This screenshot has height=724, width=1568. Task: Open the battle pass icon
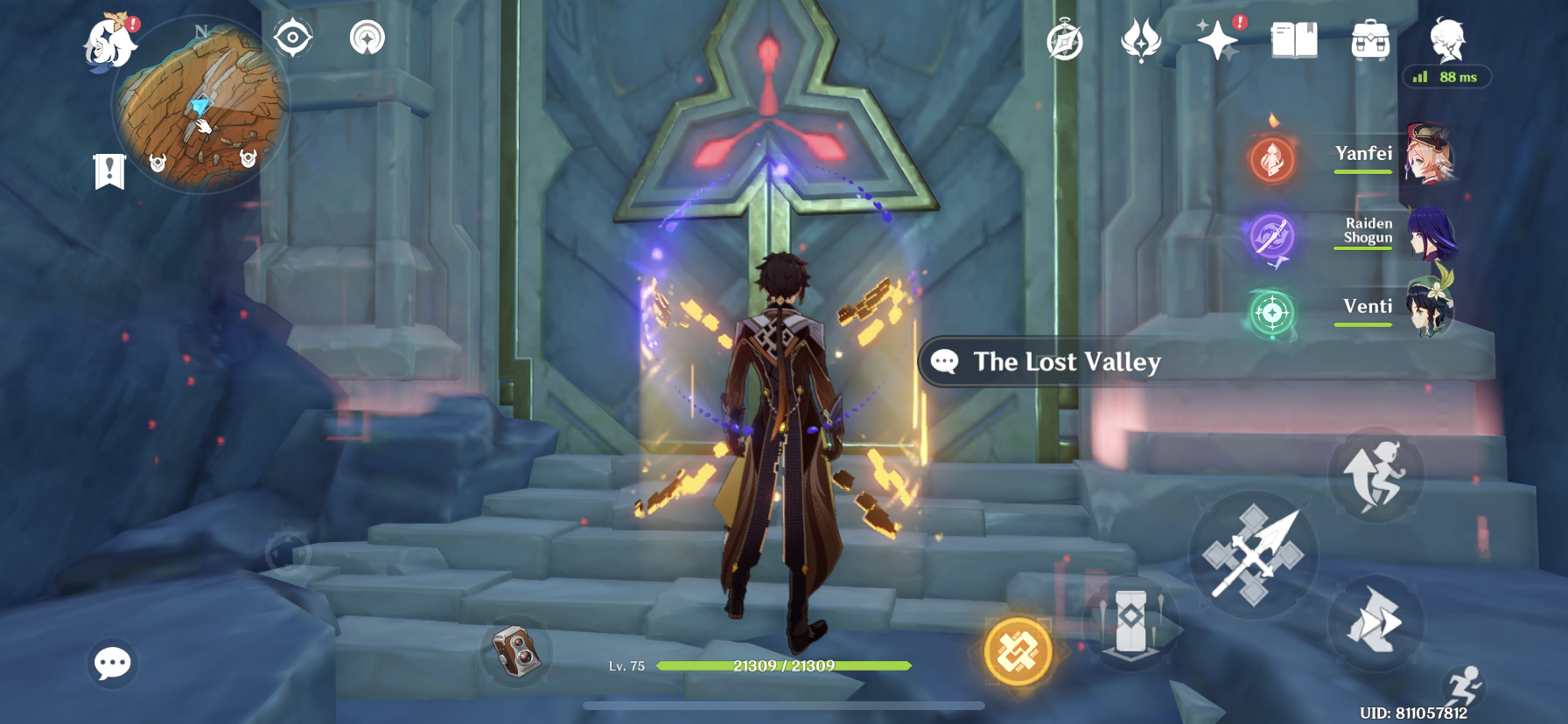[x=1141, y=41]
